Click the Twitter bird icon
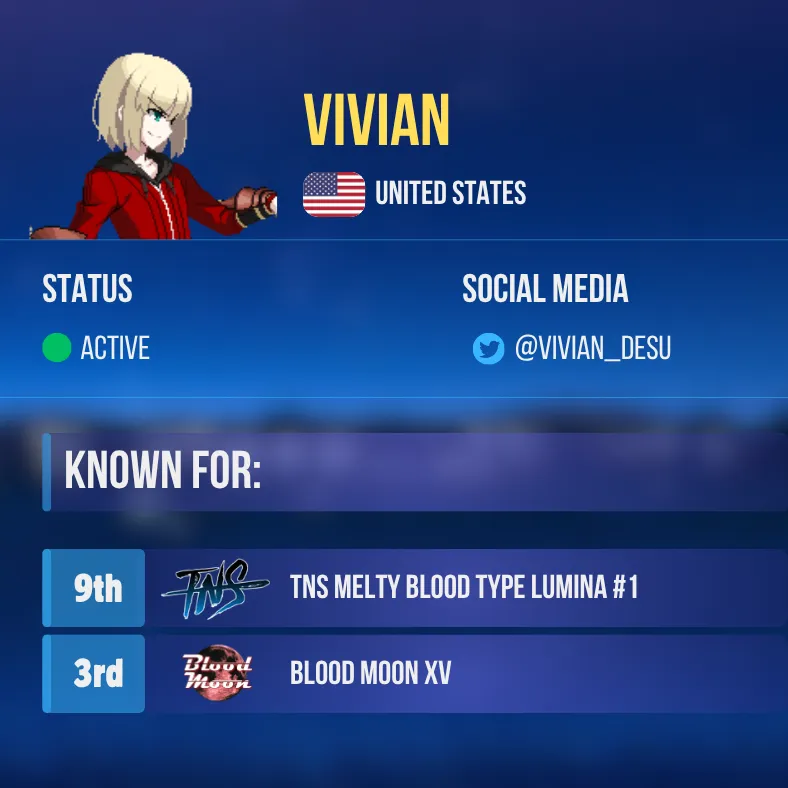Screen dimensions: 788x788 point(488,349)
